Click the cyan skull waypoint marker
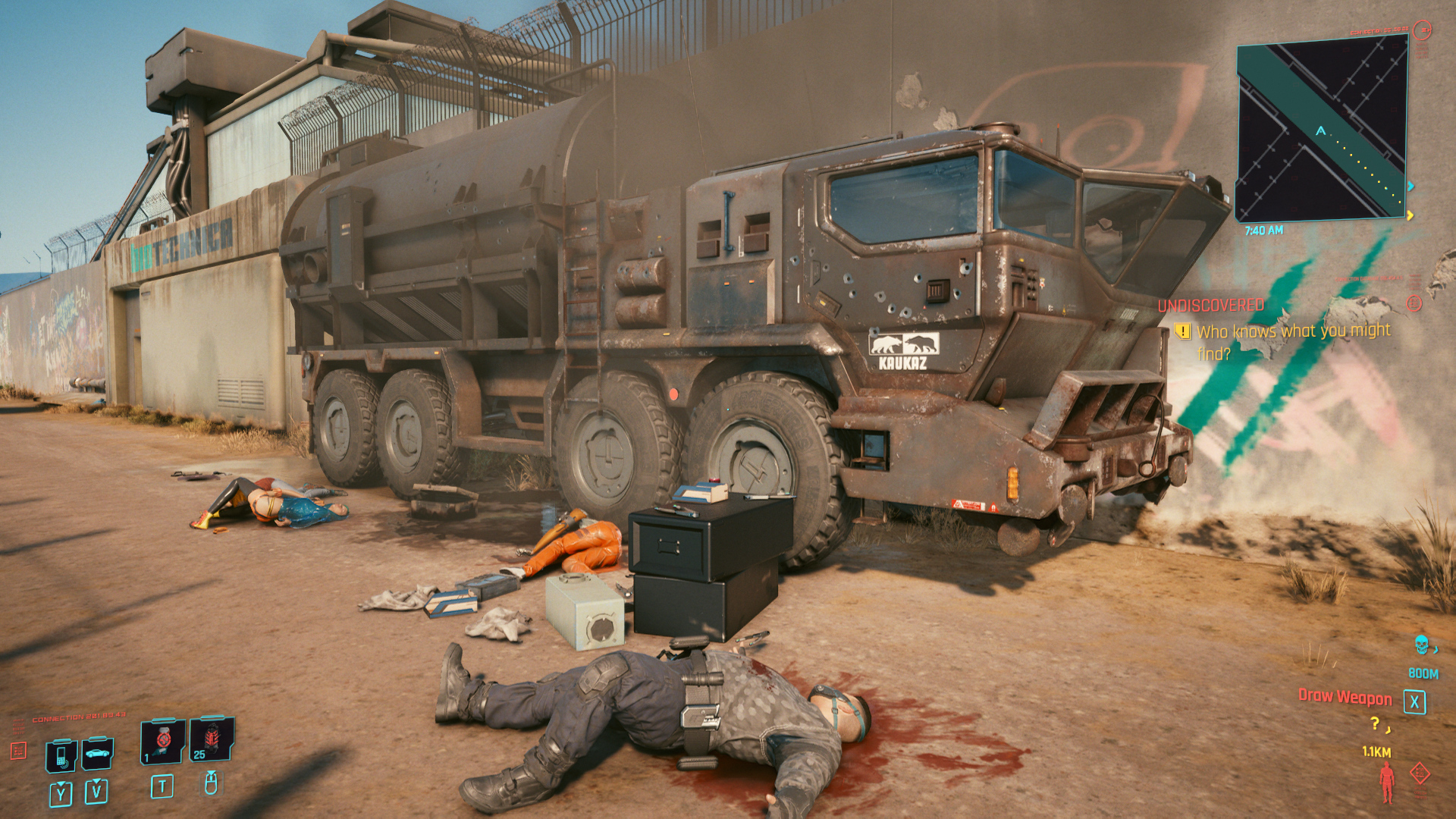The height and width of the screenshot is (819, 1456). pyautogui.click(x=1422, y=645)
